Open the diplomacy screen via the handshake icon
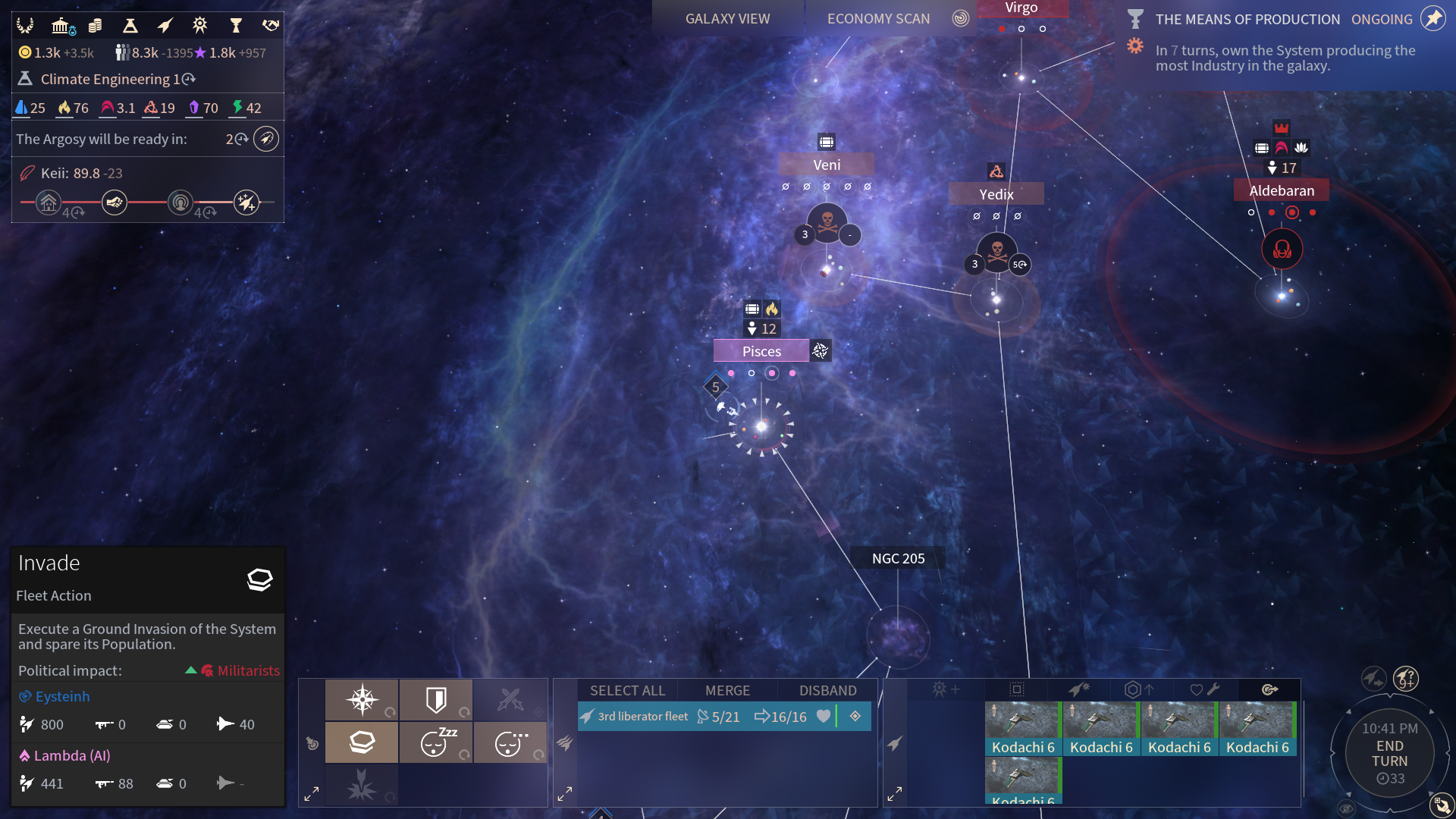 (271, 26)
